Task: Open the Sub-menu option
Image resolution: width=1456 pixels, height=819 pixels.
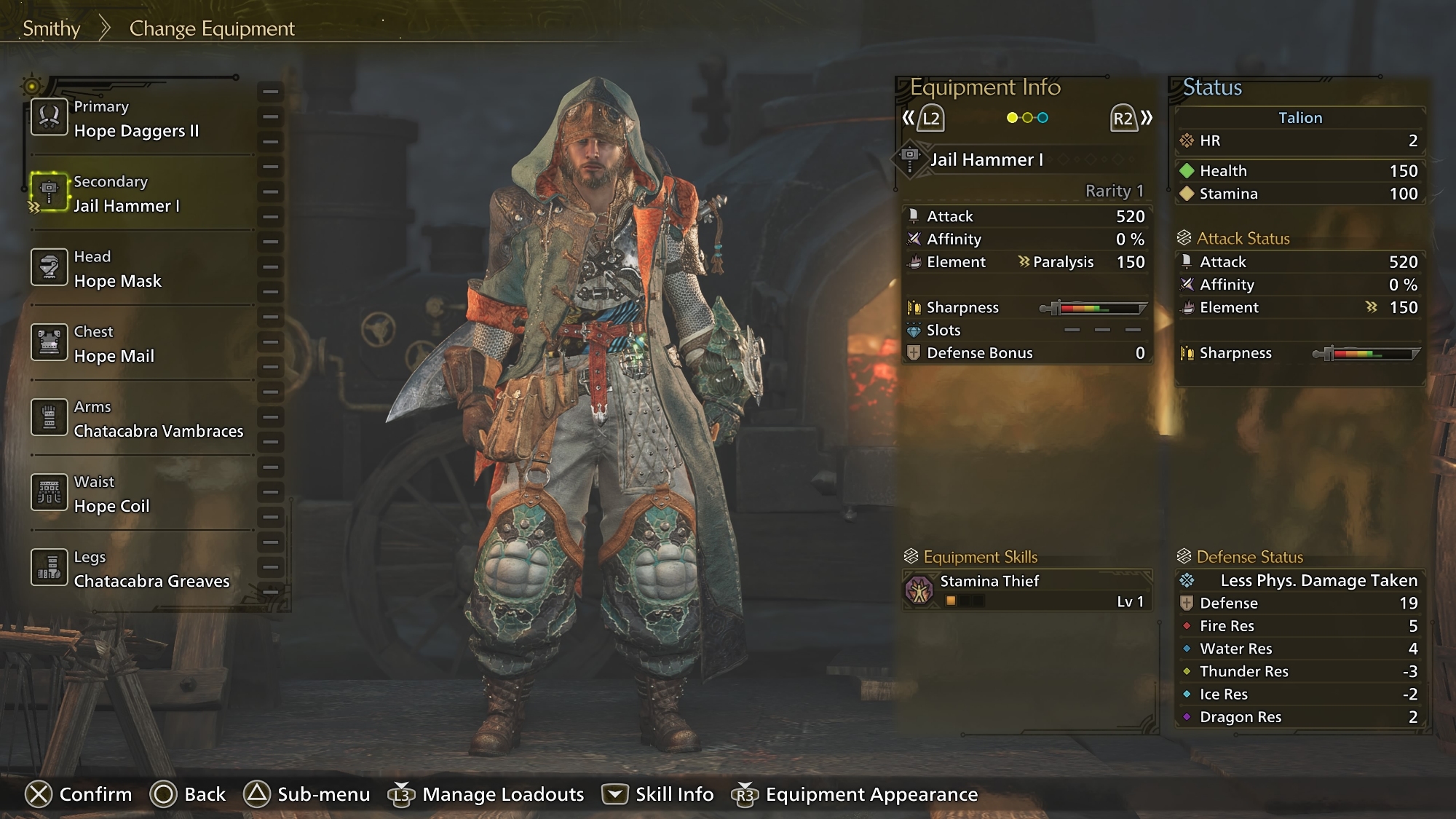Action: point(306,794)
